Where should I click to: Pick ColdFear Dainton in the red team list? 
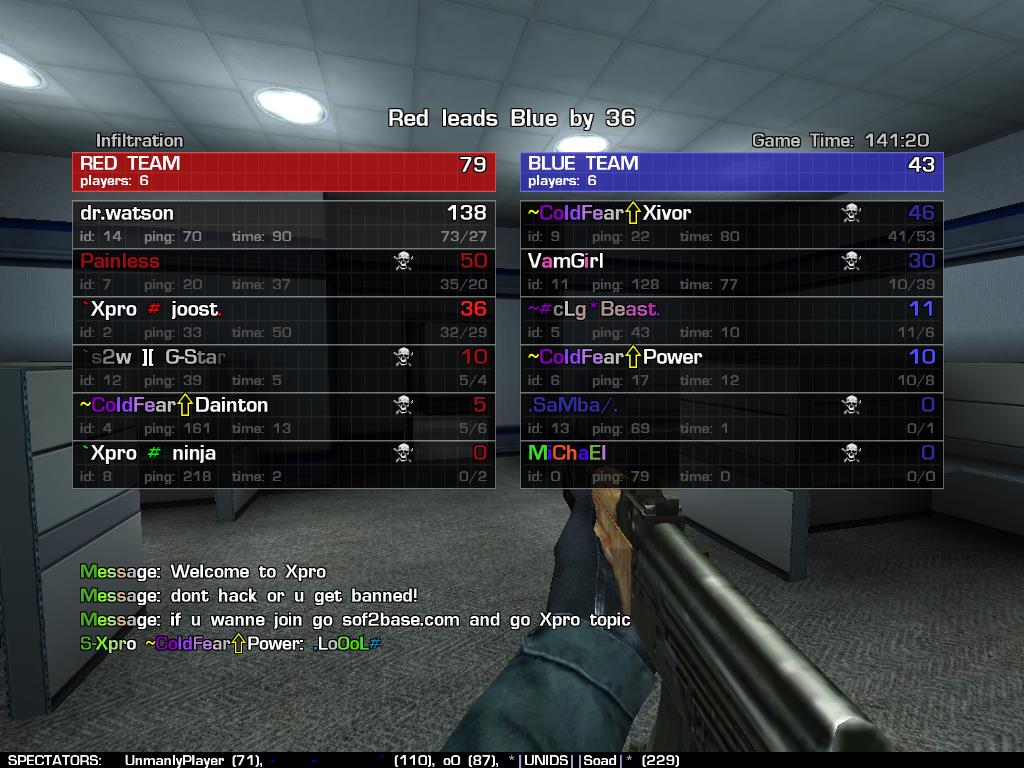tap(283, 416)
